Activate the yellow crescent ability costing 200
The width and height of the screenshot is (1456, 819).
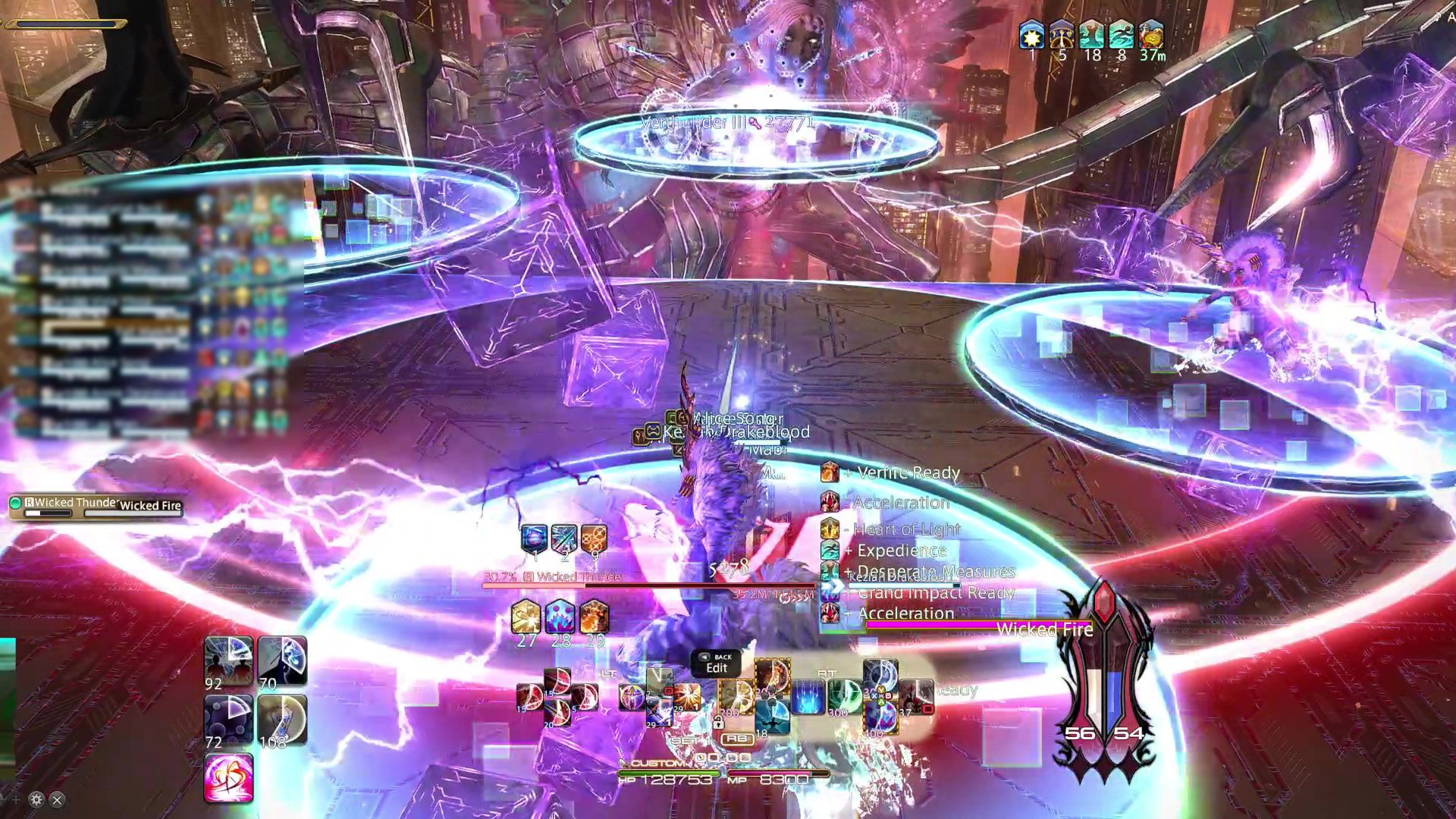pos(734,696)
